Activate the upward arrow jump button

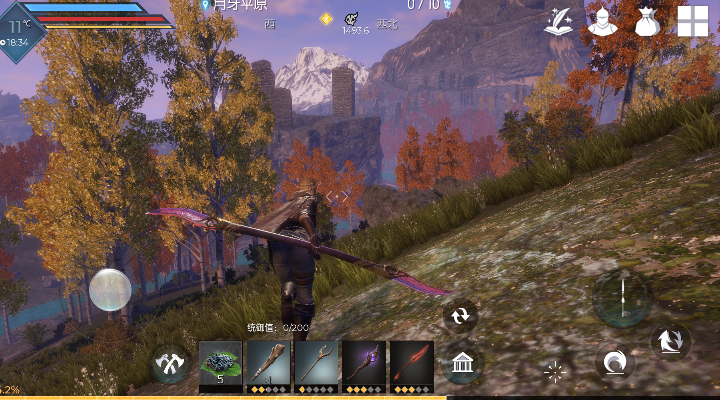[670, 342]
